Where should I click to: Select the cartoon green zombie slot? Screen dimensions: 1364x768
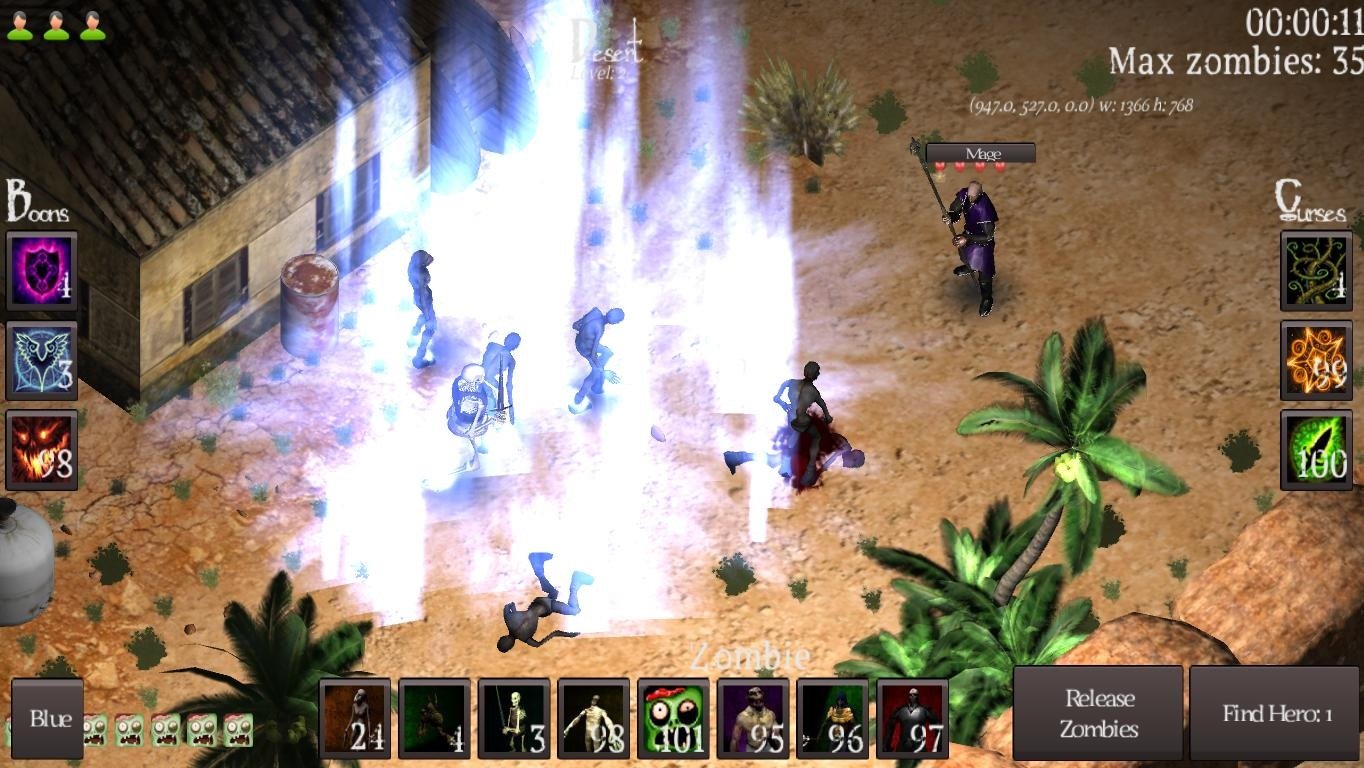(x=673, y=717)
